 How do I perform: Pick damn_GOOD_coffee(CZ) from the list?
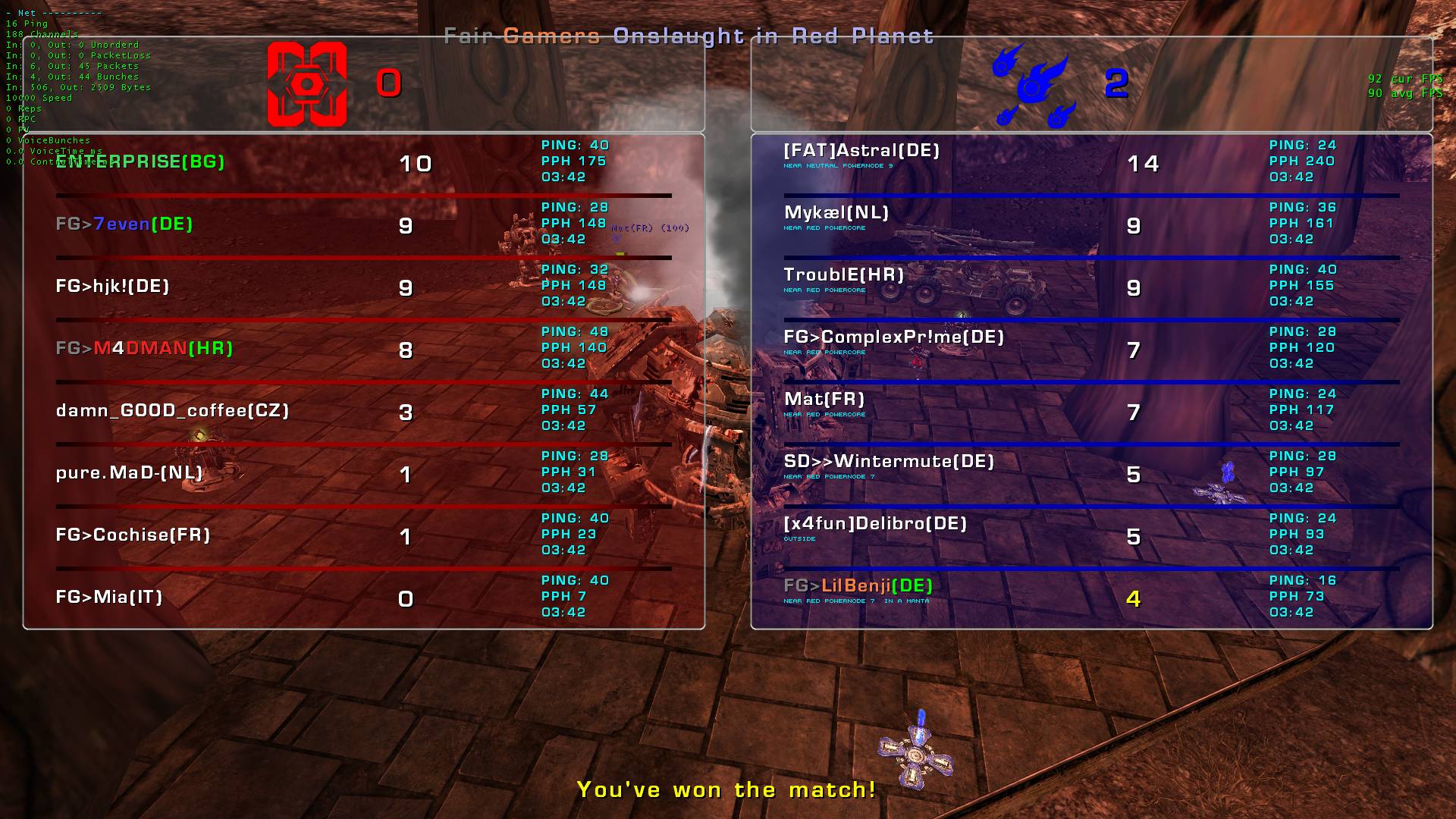tap(172, 410)
